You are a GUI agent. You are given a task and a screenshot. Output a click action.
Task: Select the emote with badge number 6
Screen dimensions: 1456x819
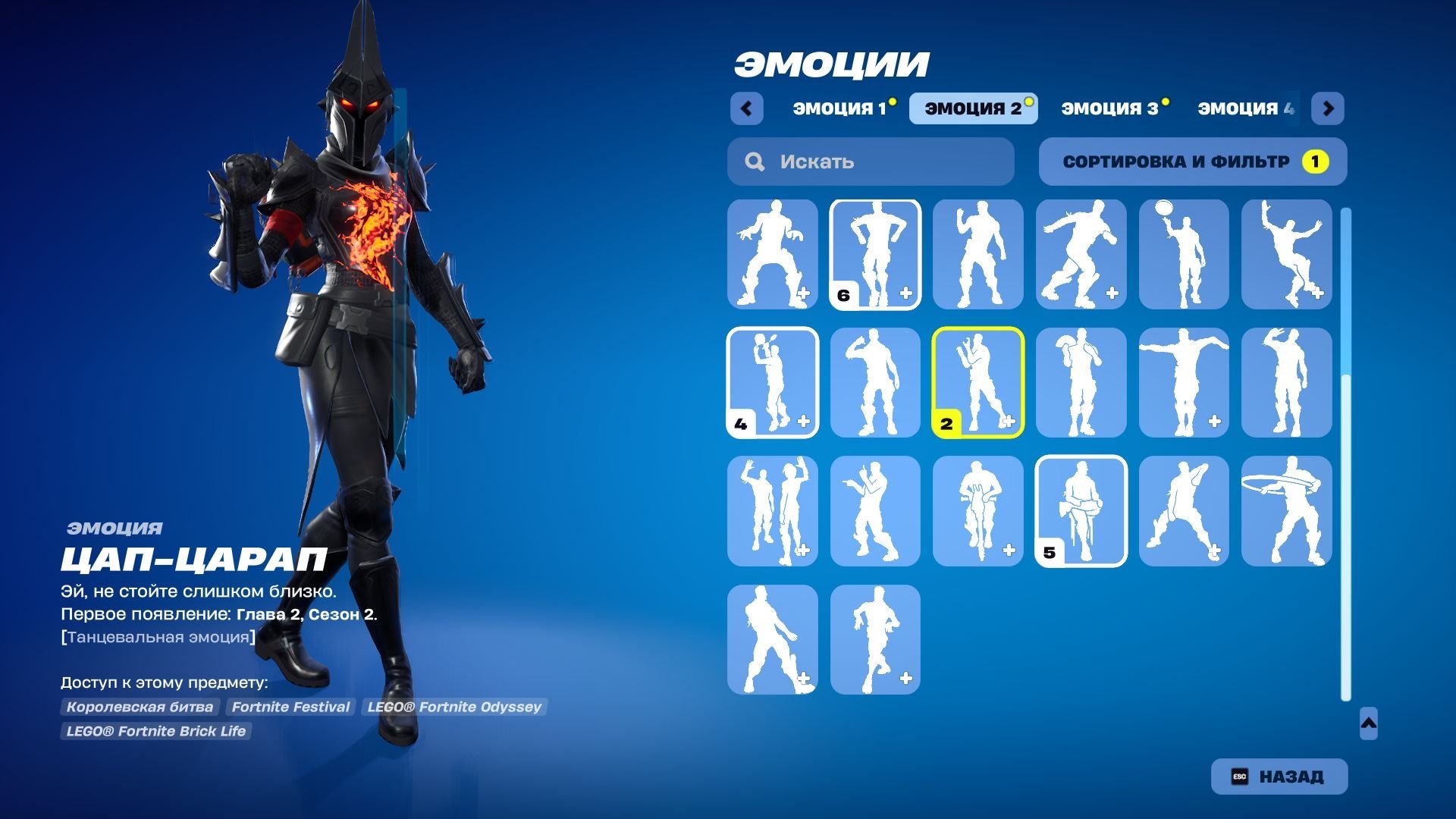click(x=875, y=254)
